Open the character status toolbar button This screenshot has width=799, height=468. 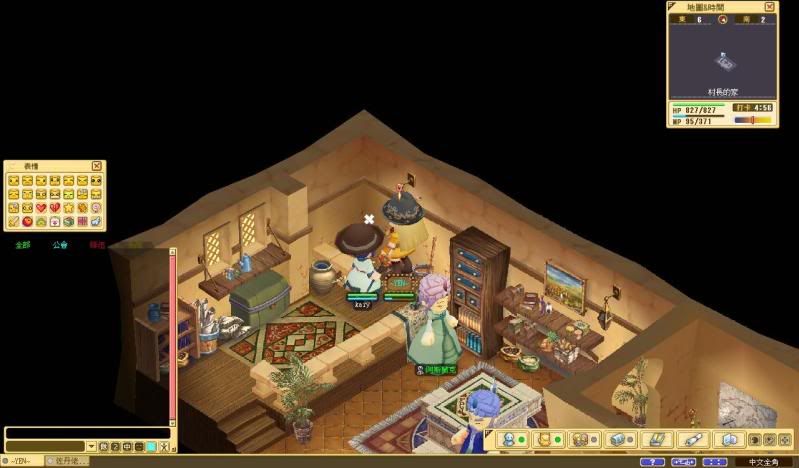(509, 439)
